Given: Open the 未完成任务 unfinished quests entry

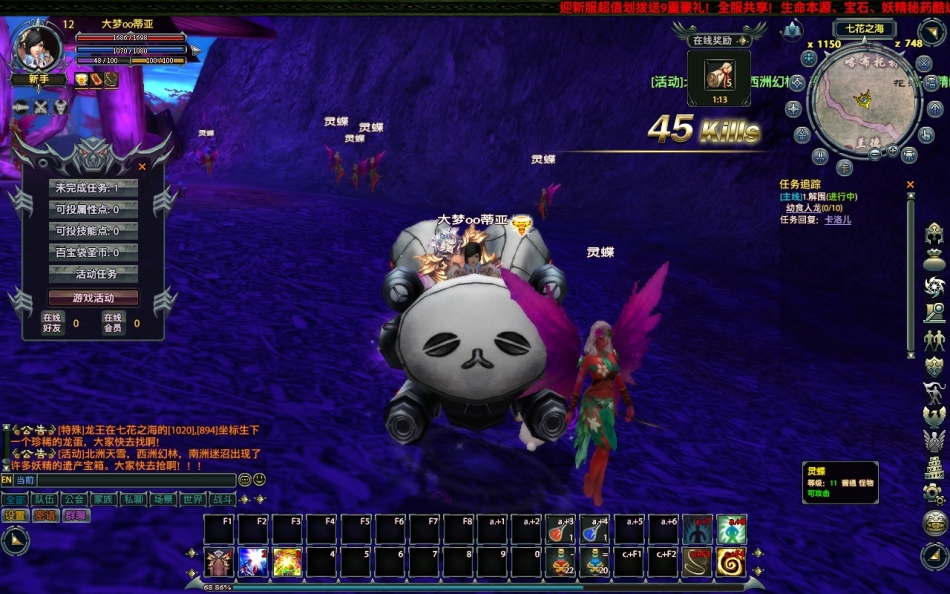Looking at the screenshot, I should click(93, 188).
